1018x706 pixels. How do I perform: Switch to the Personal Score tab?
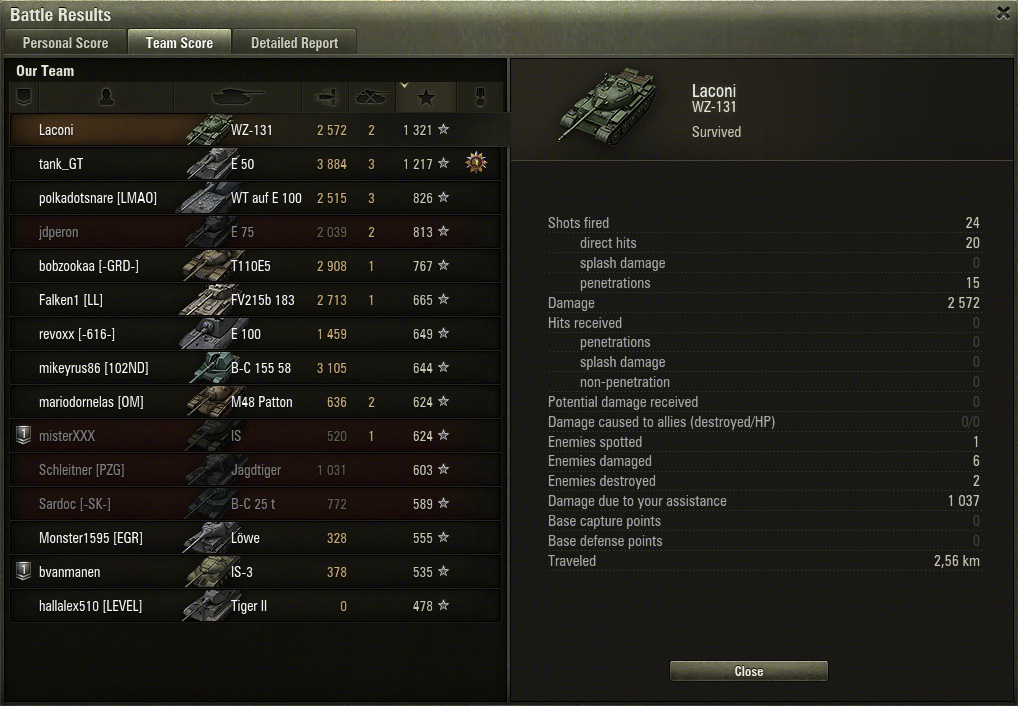(x=65, y=42)
